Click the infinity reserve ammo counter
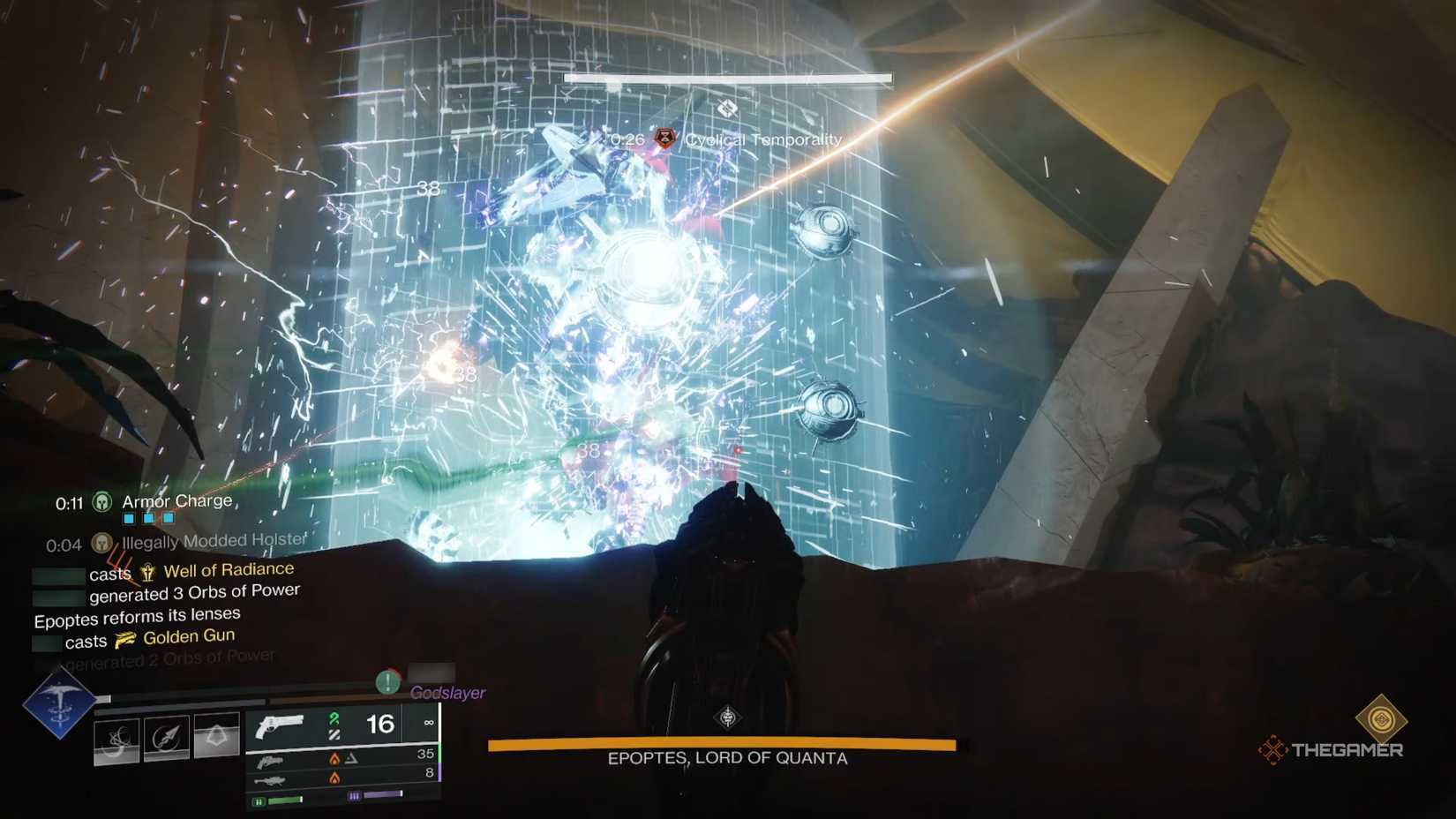Image resolution: width=1456 pixels, height=819 pixels. coord(429,724)
